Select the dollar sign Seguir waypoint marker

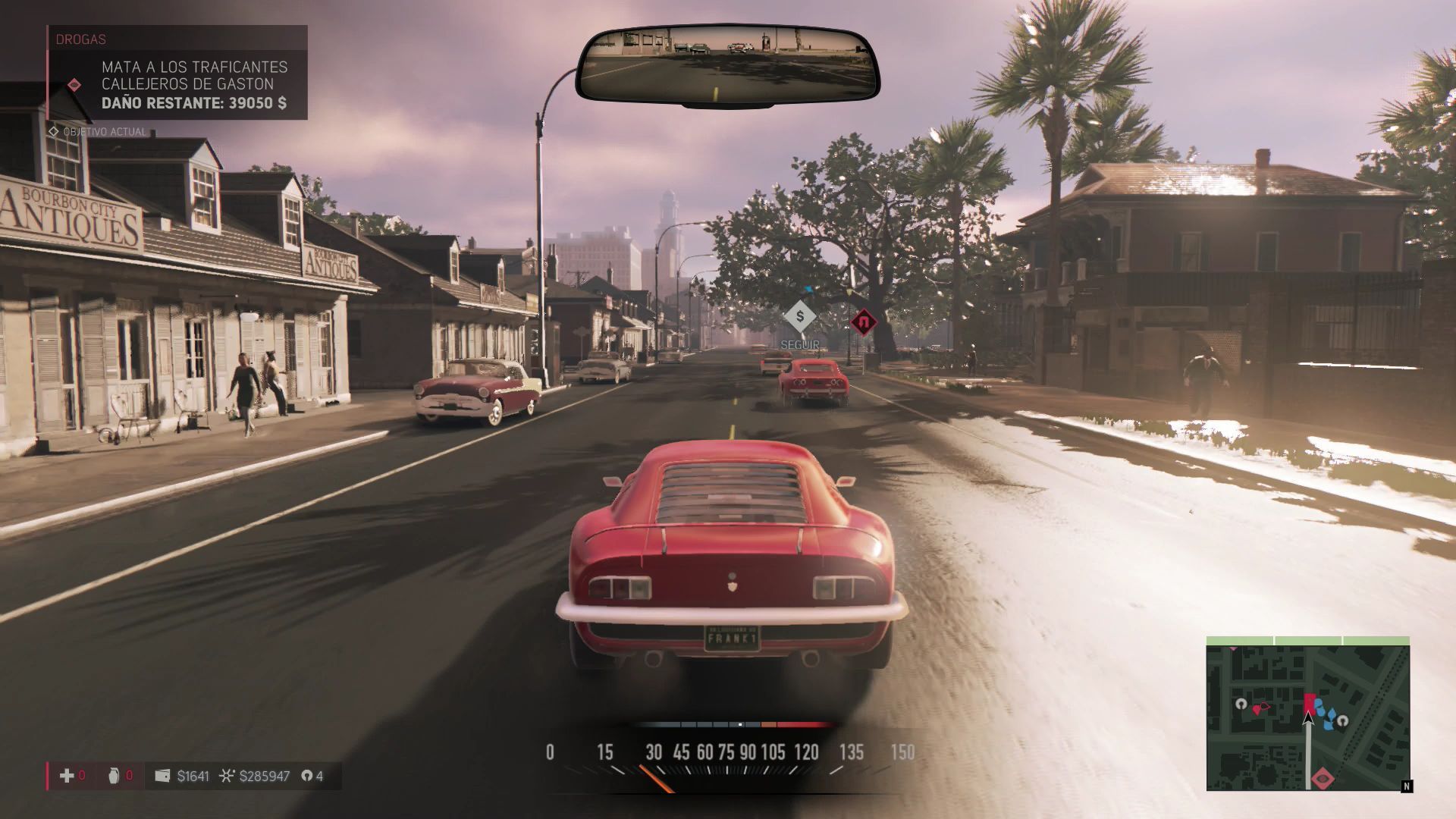click(799, 316)
